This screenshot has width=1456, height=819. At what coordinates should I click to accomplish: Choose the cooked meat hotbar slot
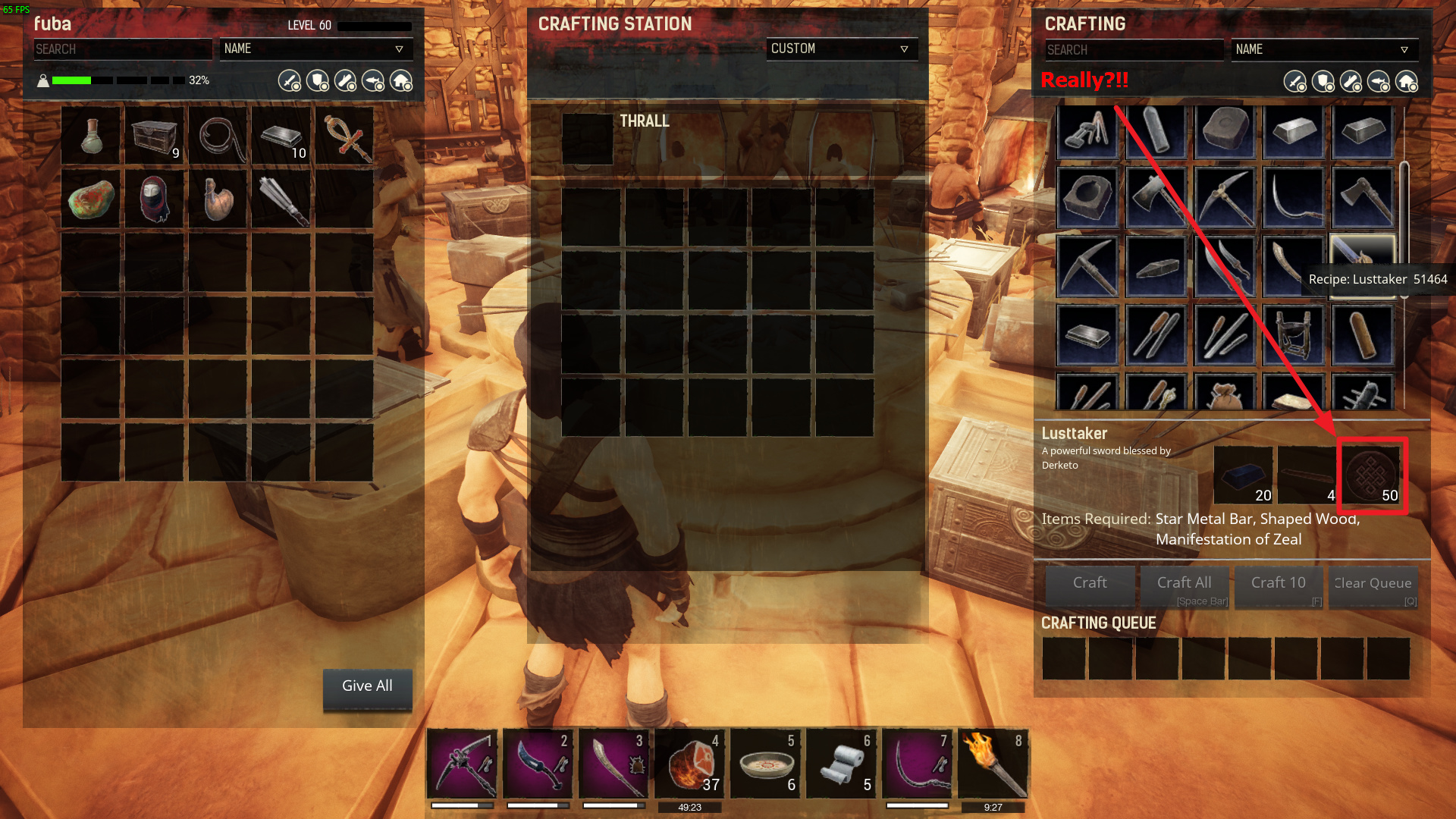(689, 764)
